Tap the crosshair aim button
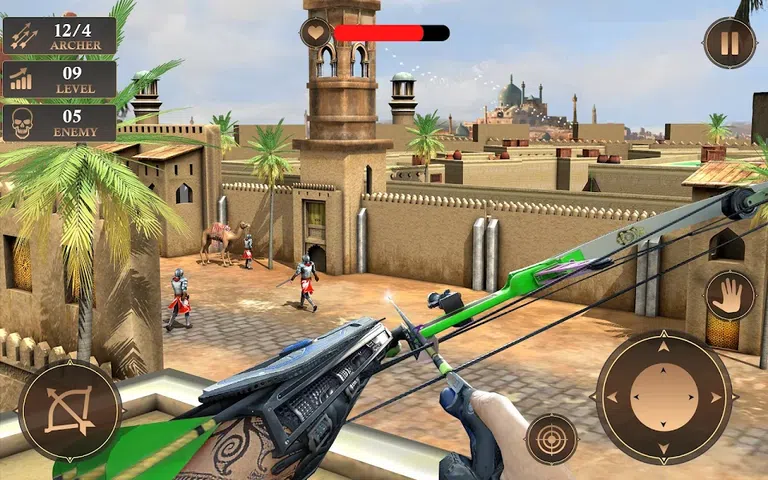Screen dimensions: 768x480 click(x=551, y=438)
